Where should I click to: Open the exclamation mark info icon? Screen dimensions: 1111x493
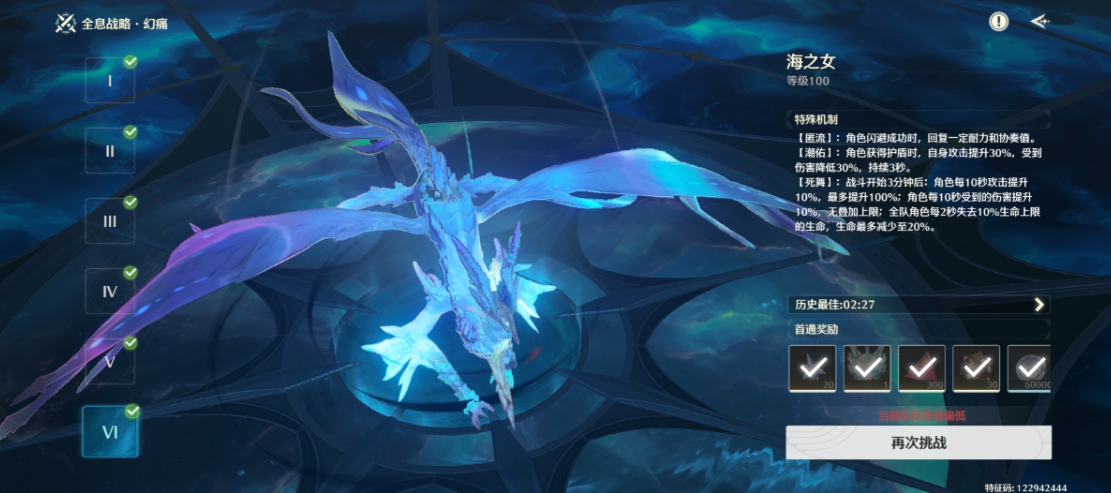[x=999, y=21]
